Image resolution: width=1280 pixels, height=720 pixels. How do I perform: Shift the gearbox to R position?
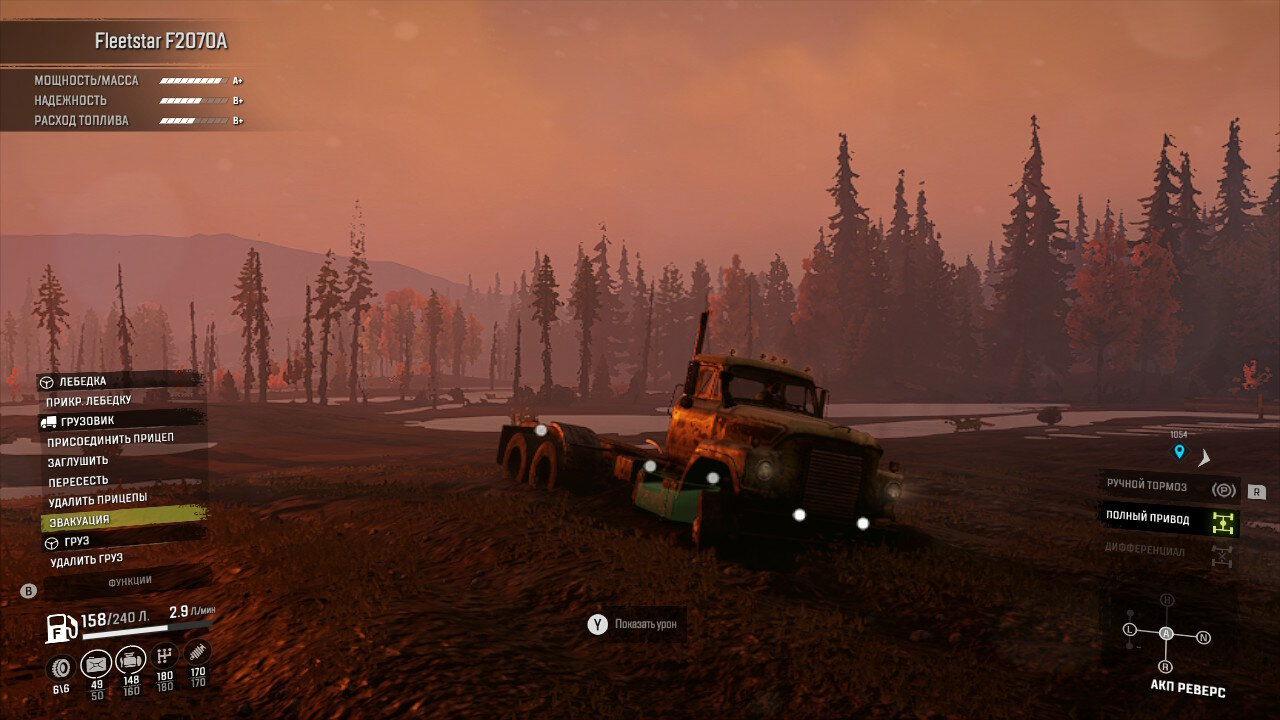tap(1165, 666)
